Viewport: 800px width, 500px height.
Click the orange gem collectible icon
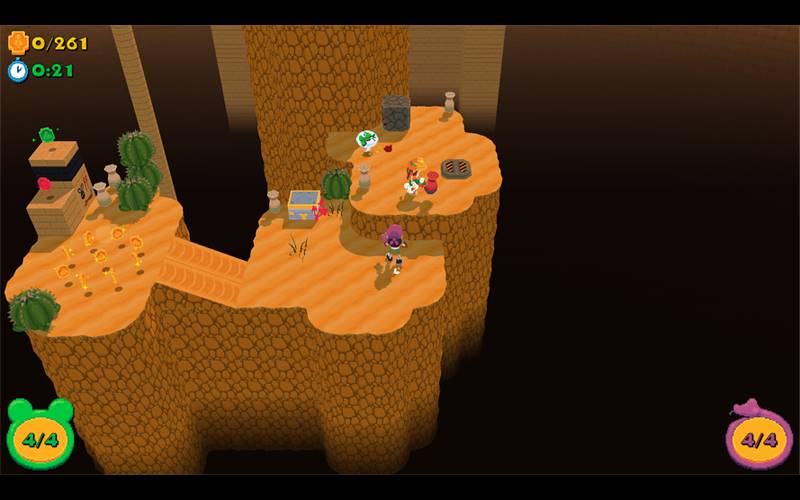(x=18, y=42)
